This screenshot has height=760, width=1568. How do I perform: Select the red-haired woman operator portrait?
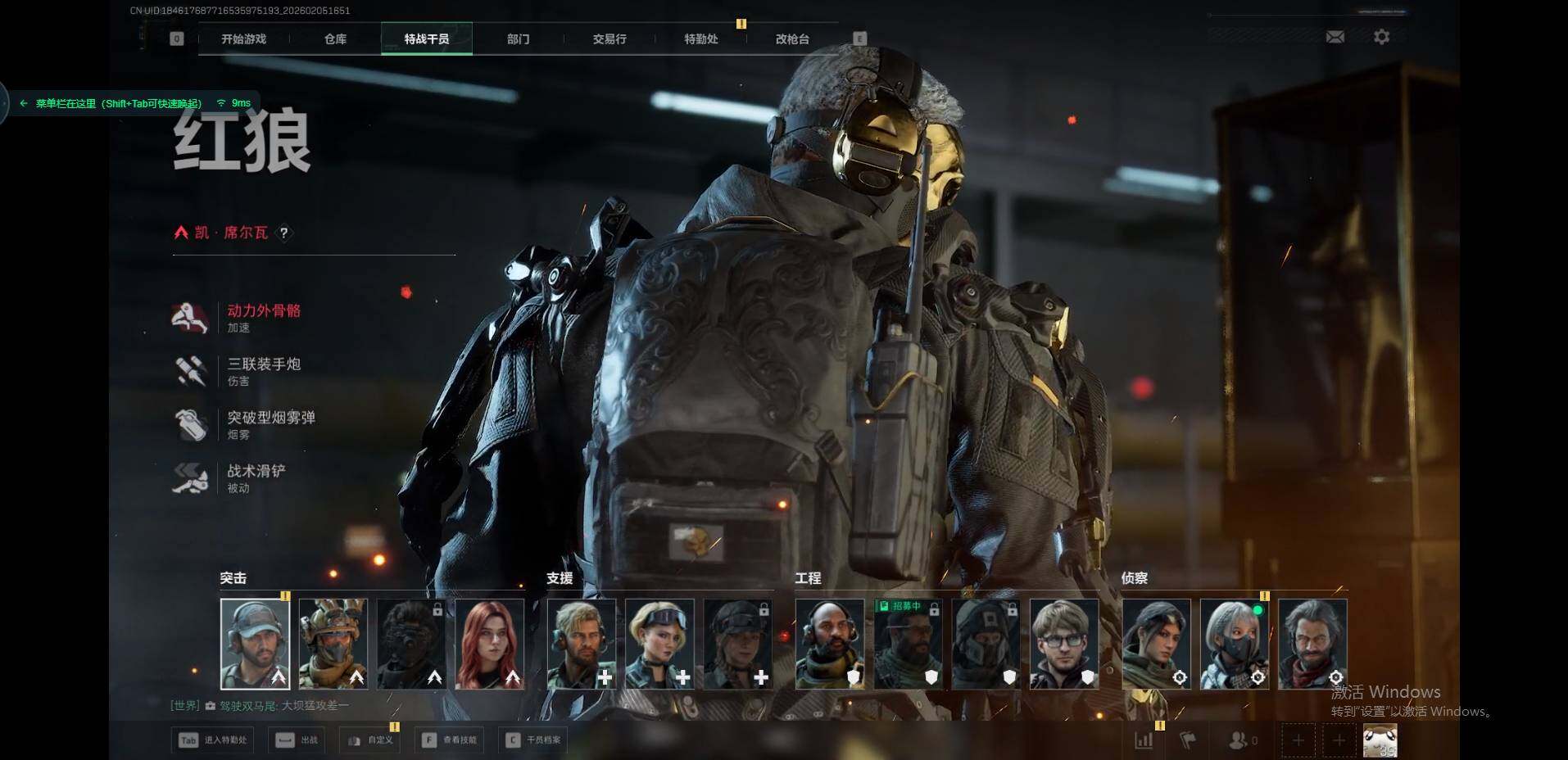[490, 644]
